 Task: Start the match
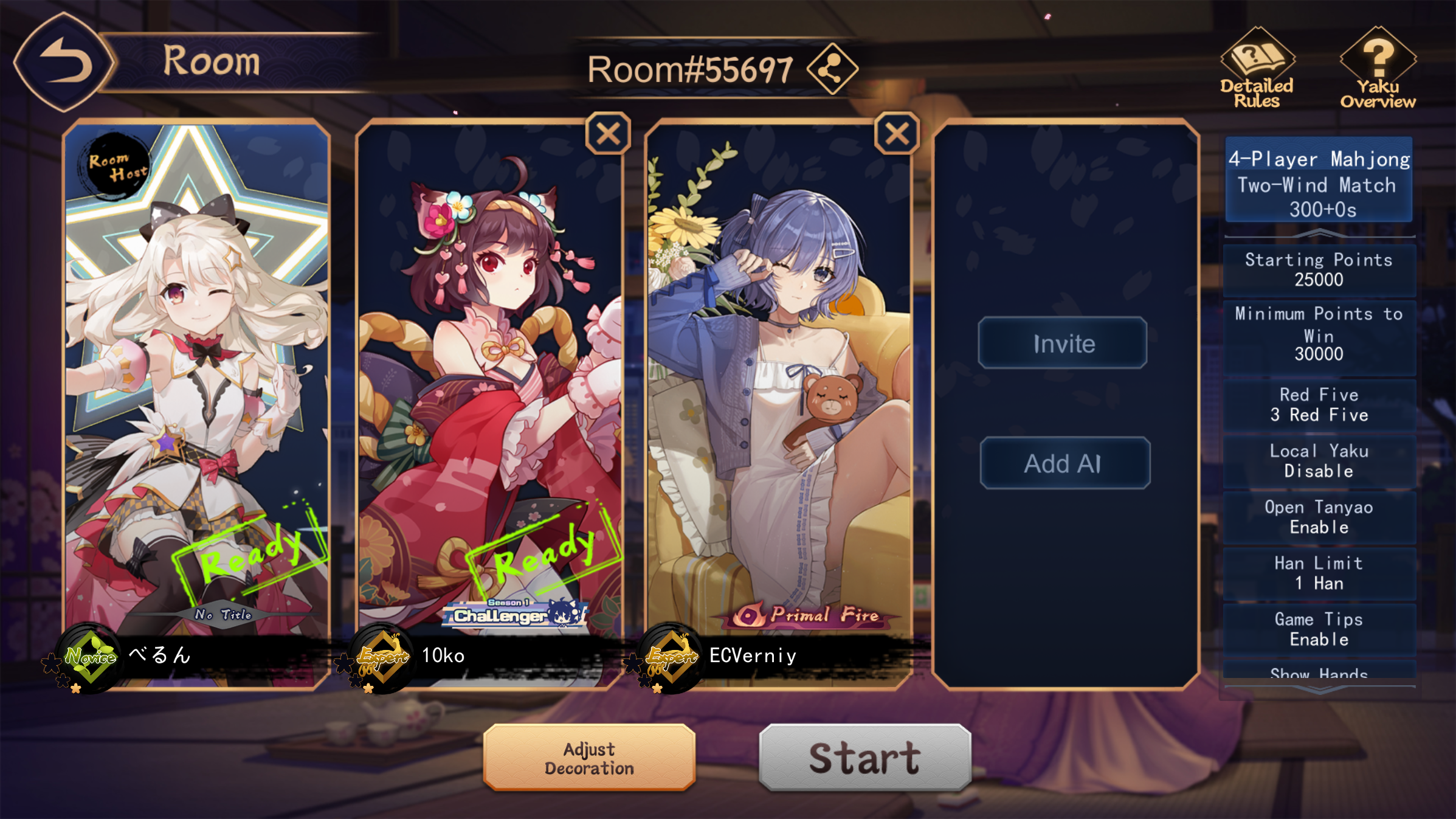point(864,758)
